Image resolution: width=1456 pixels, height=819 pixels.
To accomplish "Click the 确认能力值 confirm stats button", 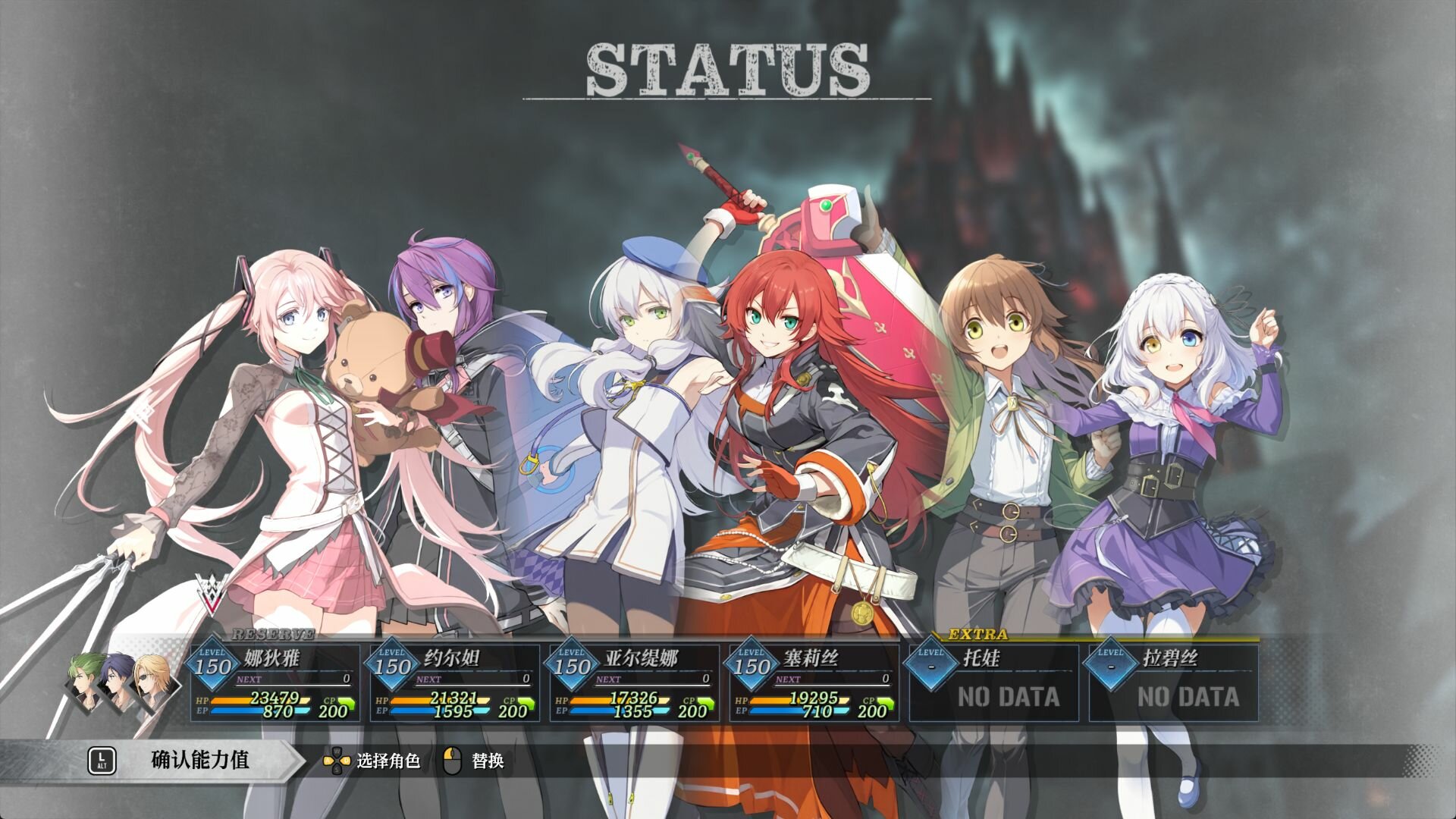I will point(199,760).
